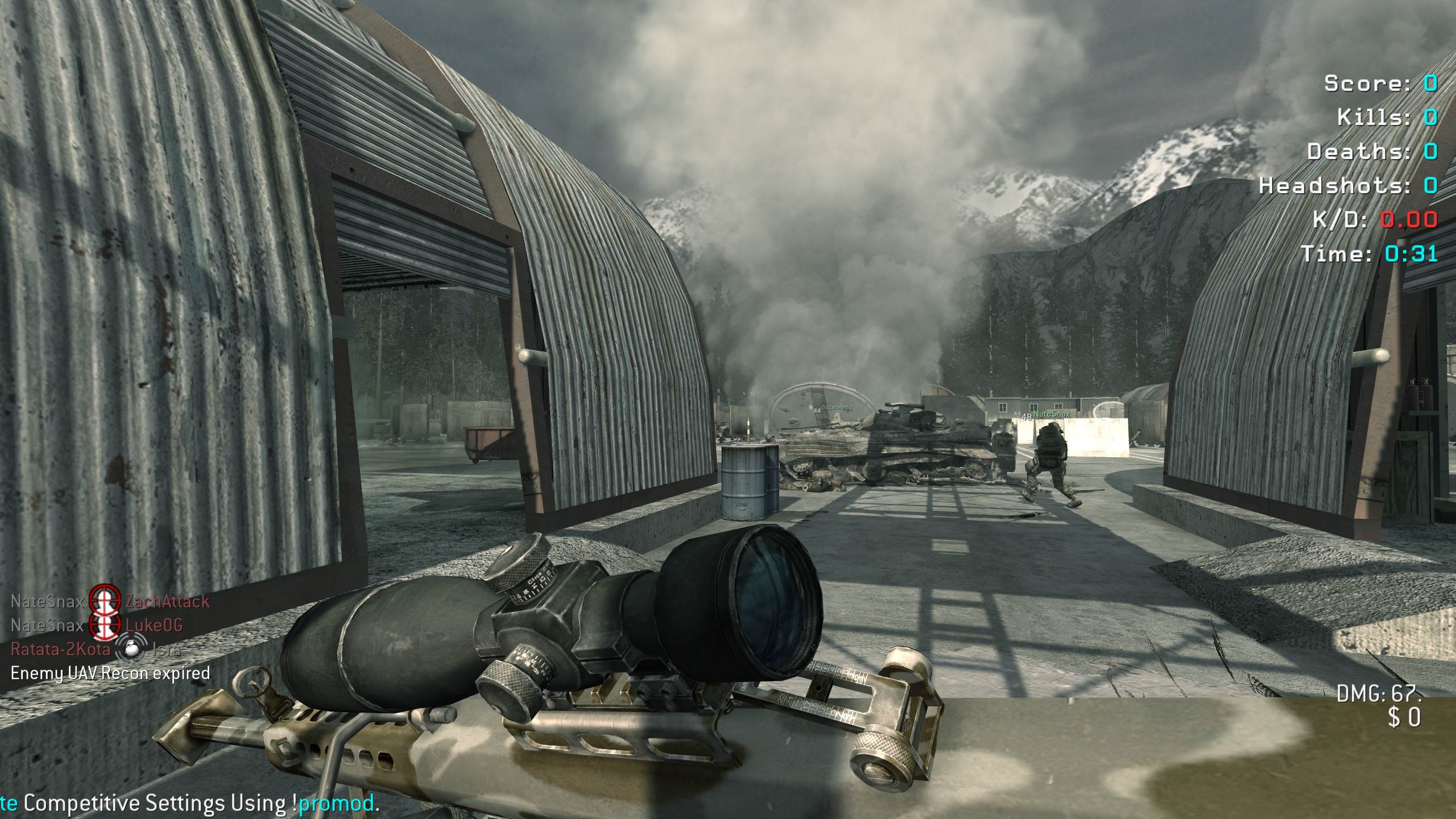Image resolution: width=1456 pixels, height=819 pixels.
Task: Select the ZachAttack kill feed entry
Action: click(167, 601)
